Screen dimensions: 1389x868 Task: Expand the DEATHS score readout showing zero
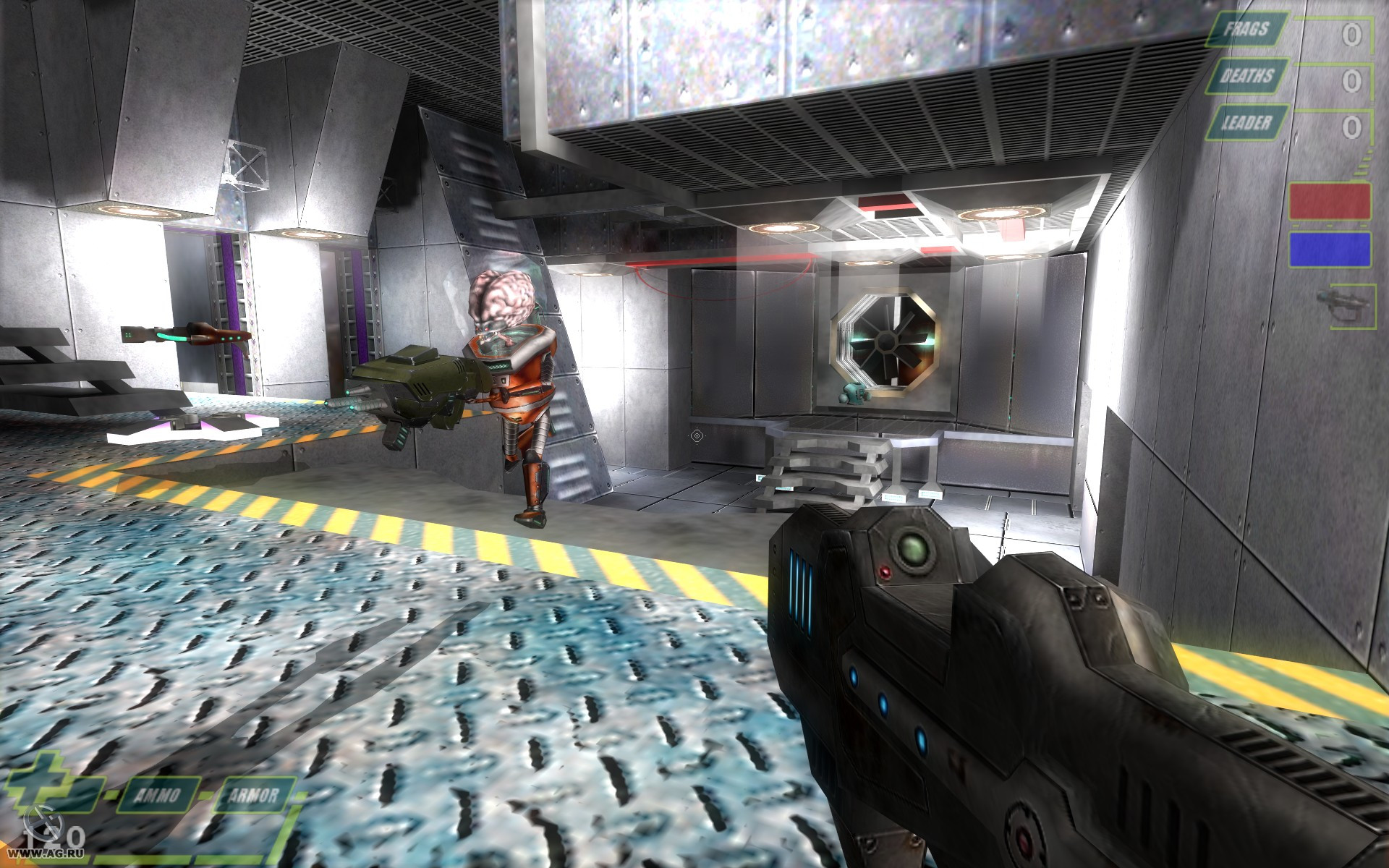click(x=1351, y=80)
